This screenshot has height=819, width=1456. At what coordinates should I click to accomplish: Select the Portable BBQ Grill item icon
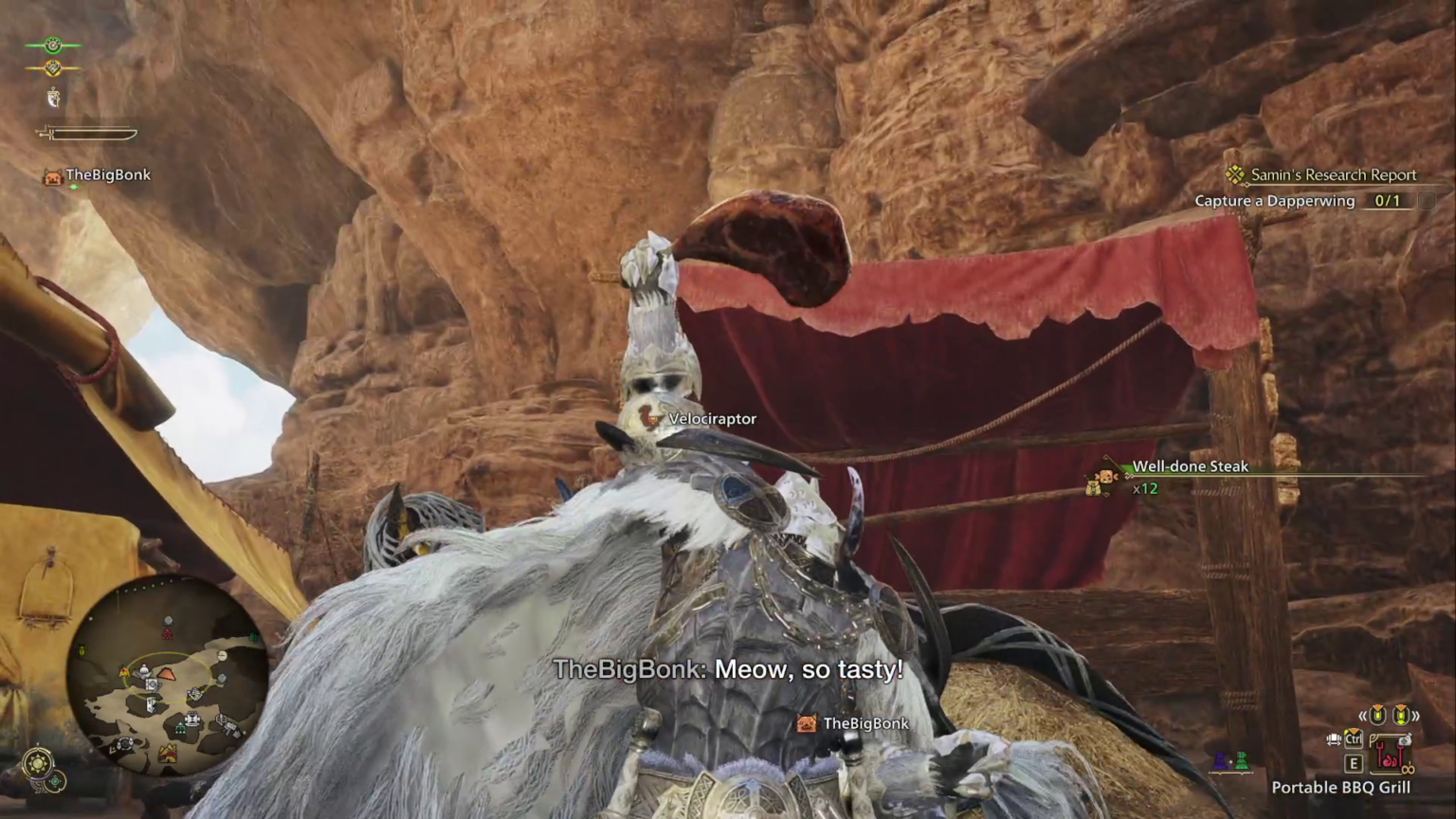1391,754
